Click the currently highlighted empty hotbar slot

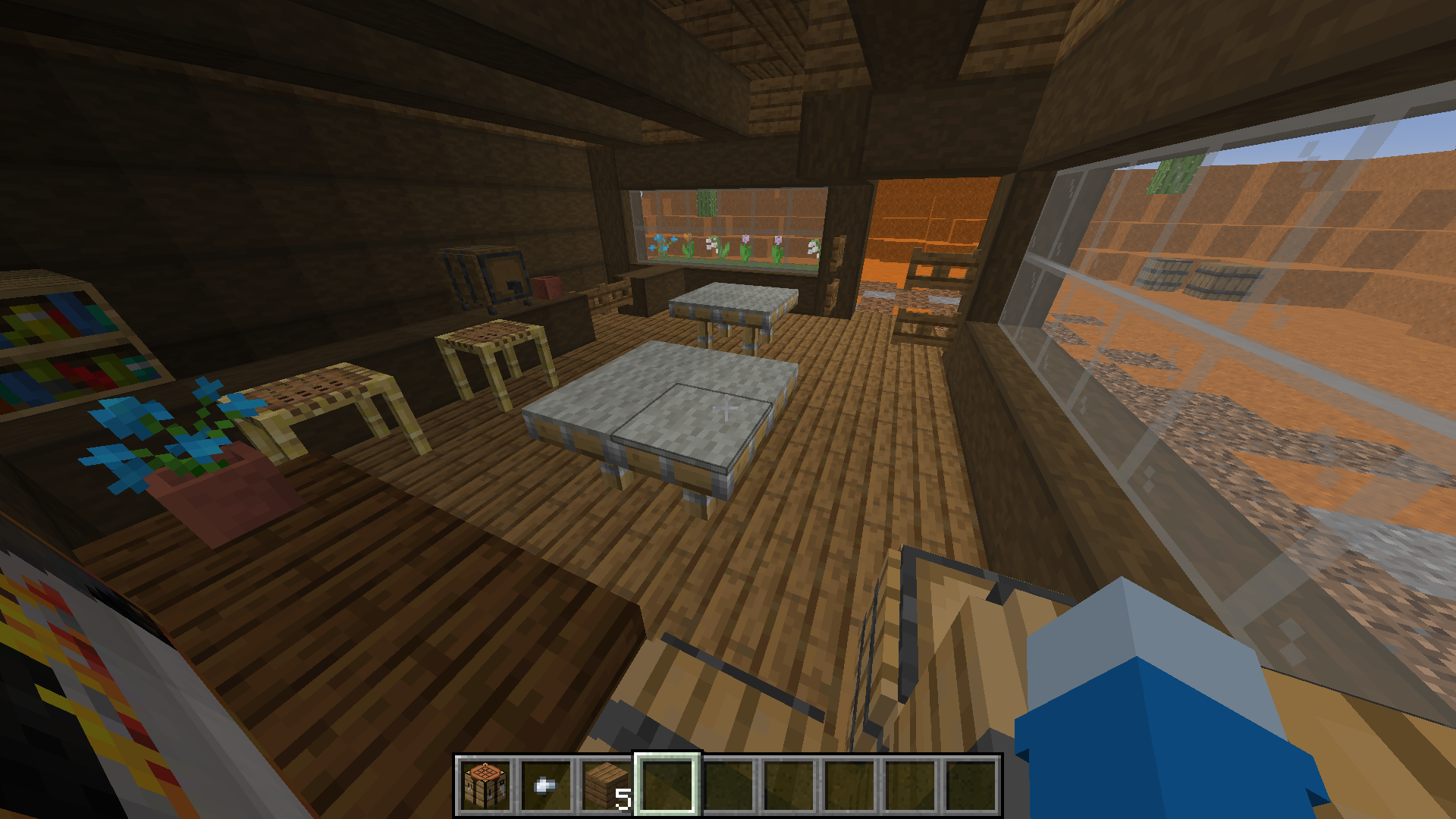[667, 787]
